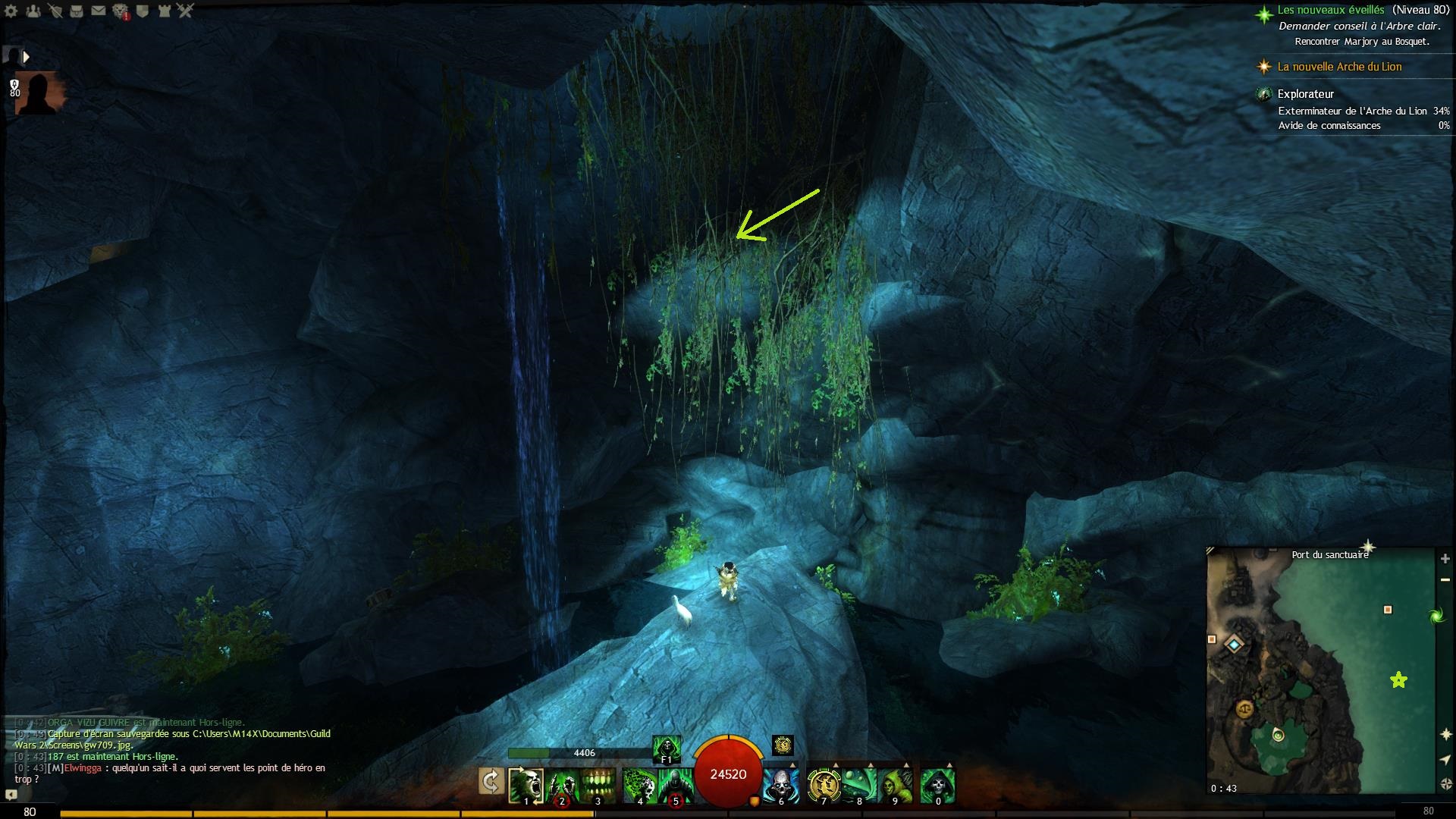Viewport: 1456px width, 819px height.
Task: Open the mail envelope icon
Action: pos(99,11)
